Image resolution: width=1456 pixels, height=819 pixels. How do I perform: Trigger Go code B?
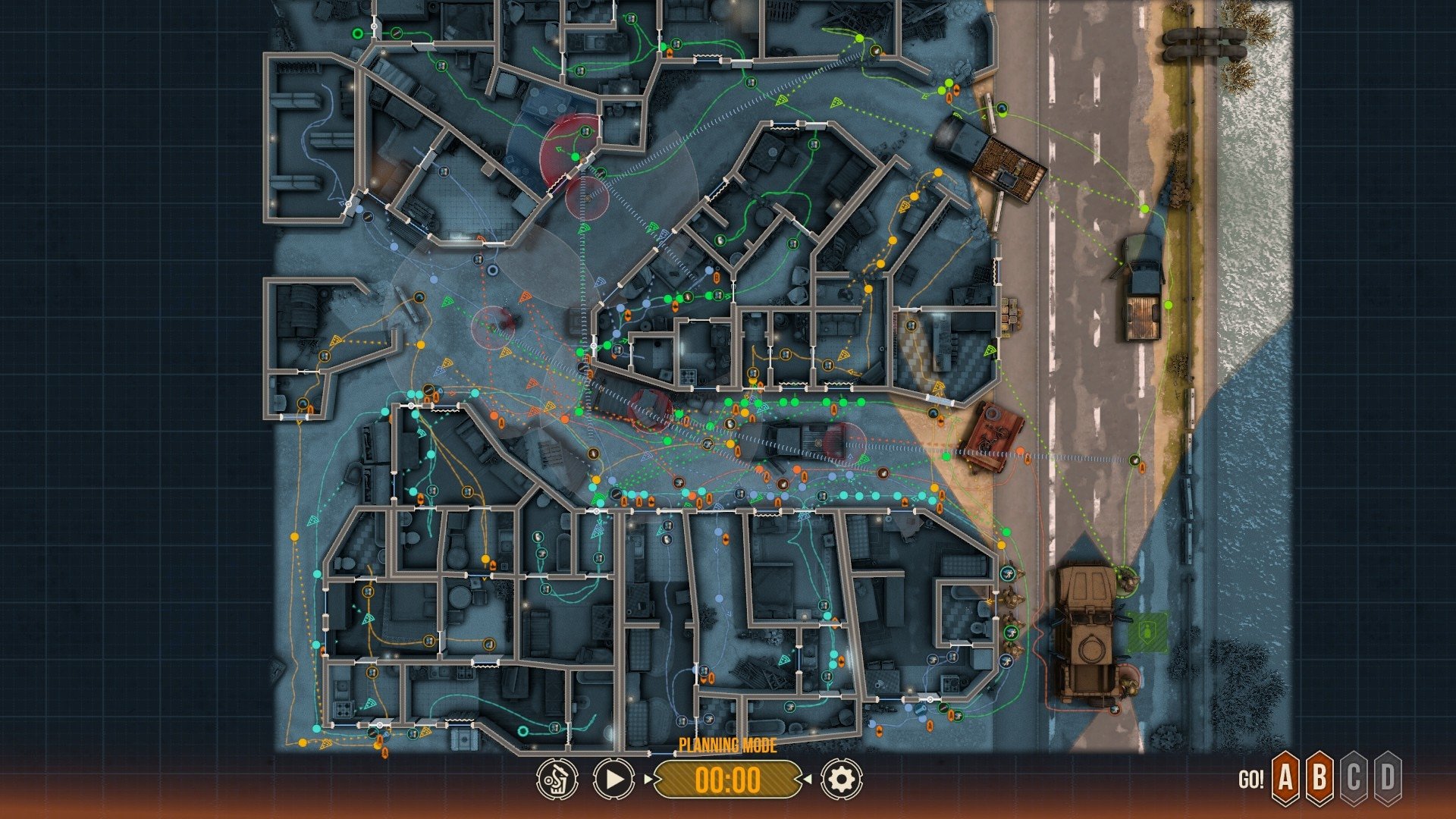1319,777
